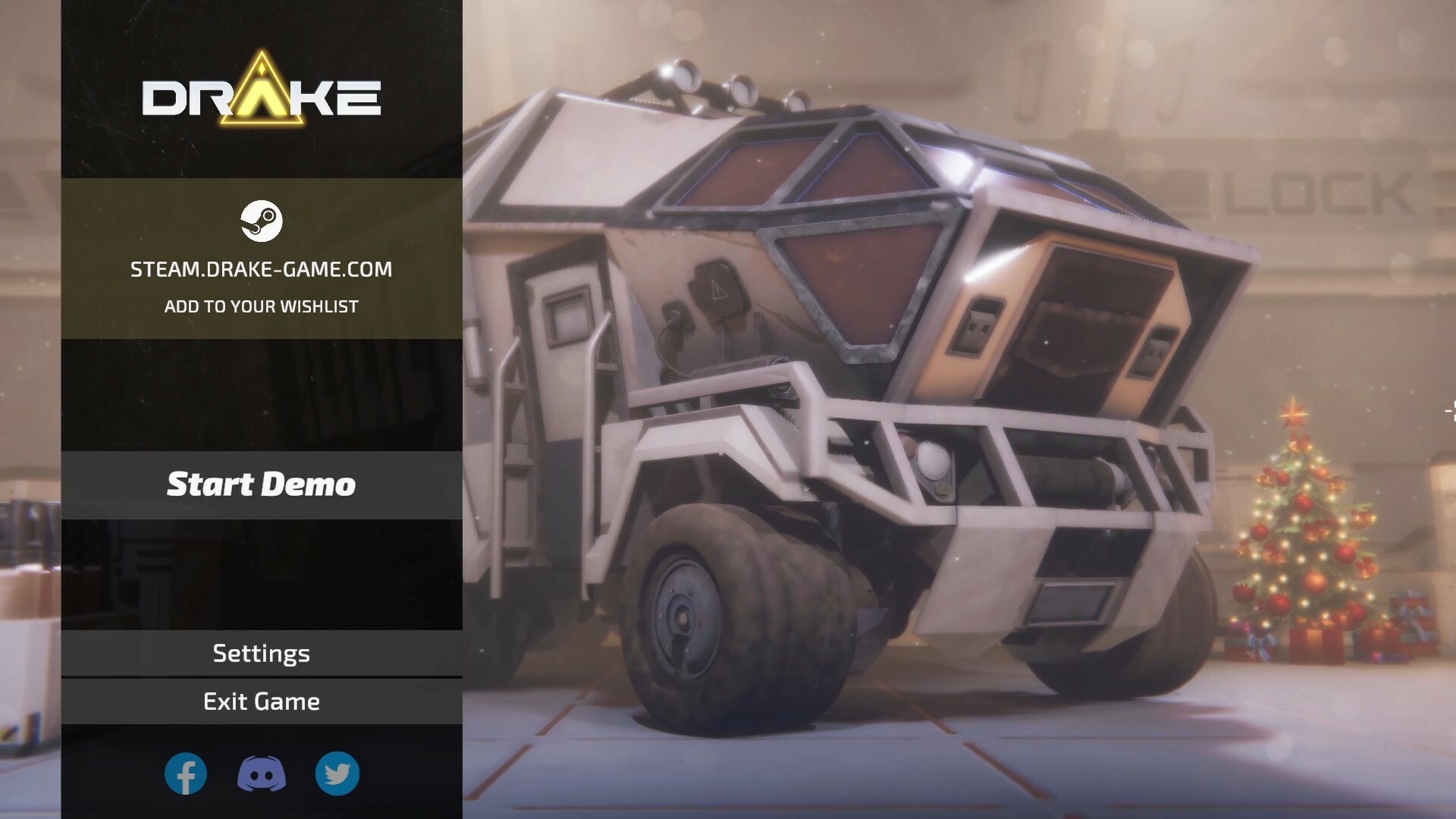Click the Steam icon above the wishlist link

pyautogui.click(x=261, y=222)
